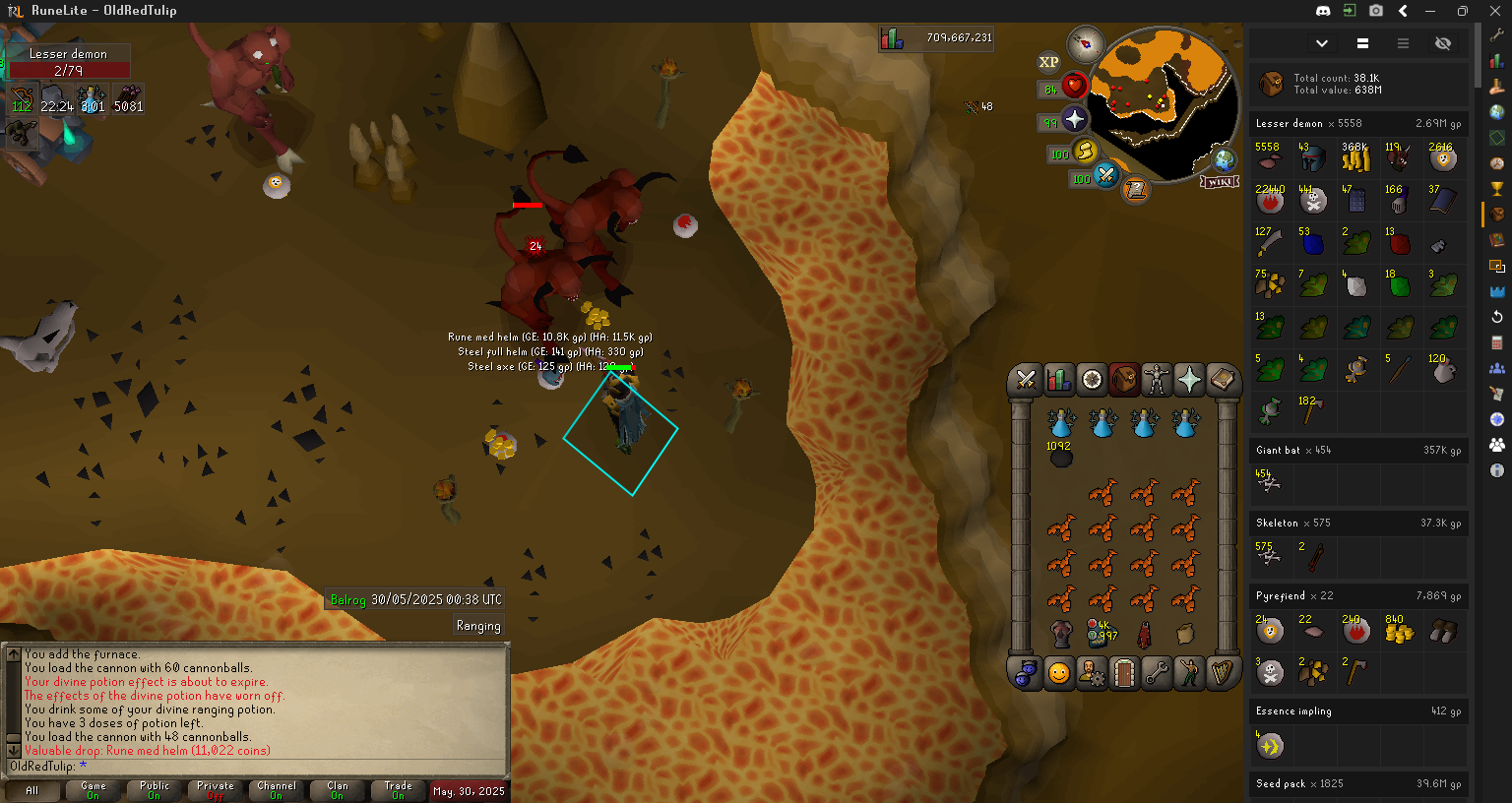Open the Combat Options tab

1026,379
